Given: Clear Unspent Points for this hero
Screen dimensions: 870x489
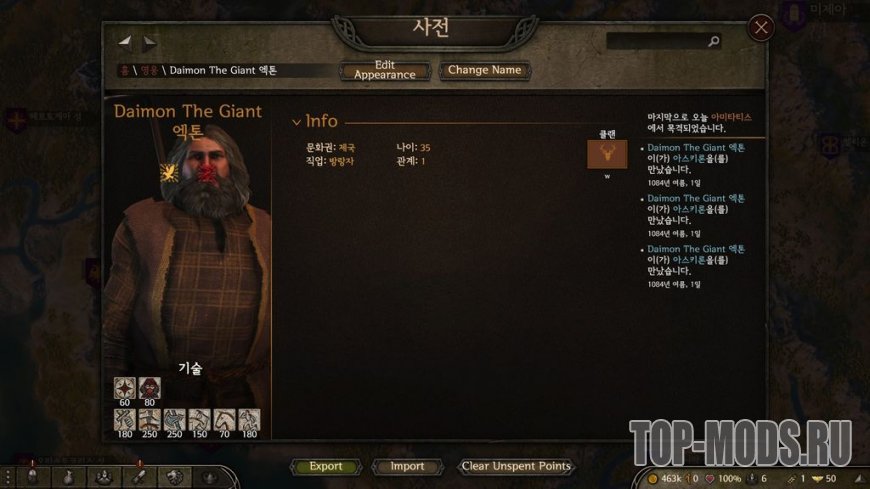Looking at the screenshot, I should click(516, 466).
